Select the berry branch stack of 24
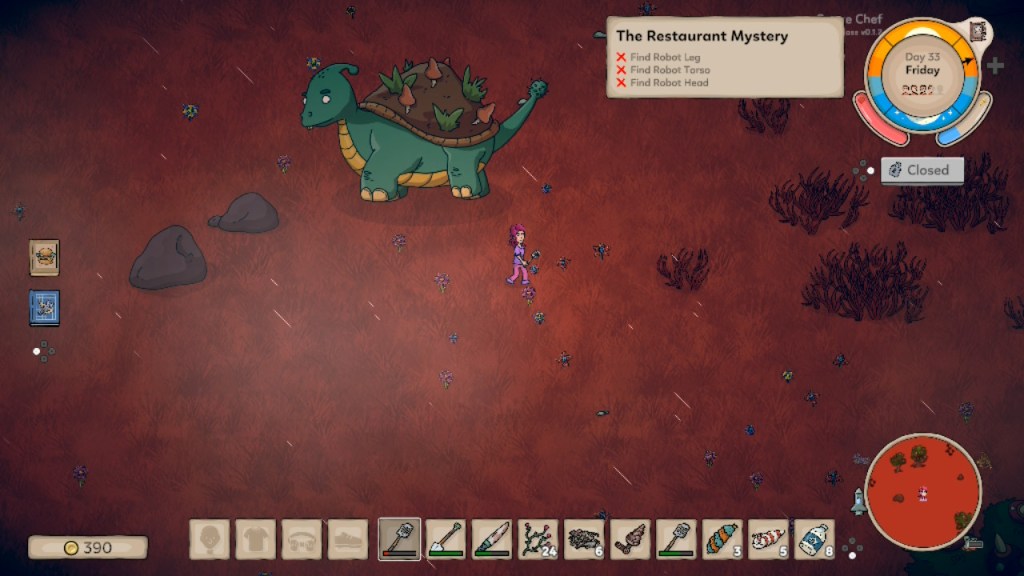 coord(539,539)
